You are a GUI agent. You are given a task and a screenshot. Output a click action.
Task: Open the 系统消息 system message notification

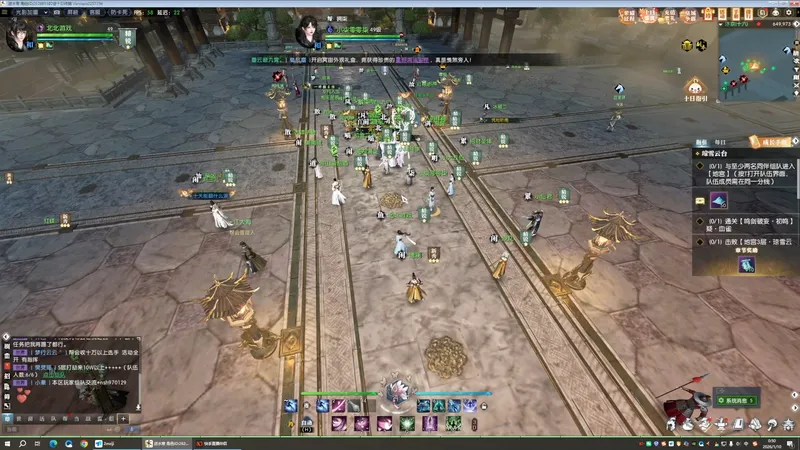click(x=742, y=399)
